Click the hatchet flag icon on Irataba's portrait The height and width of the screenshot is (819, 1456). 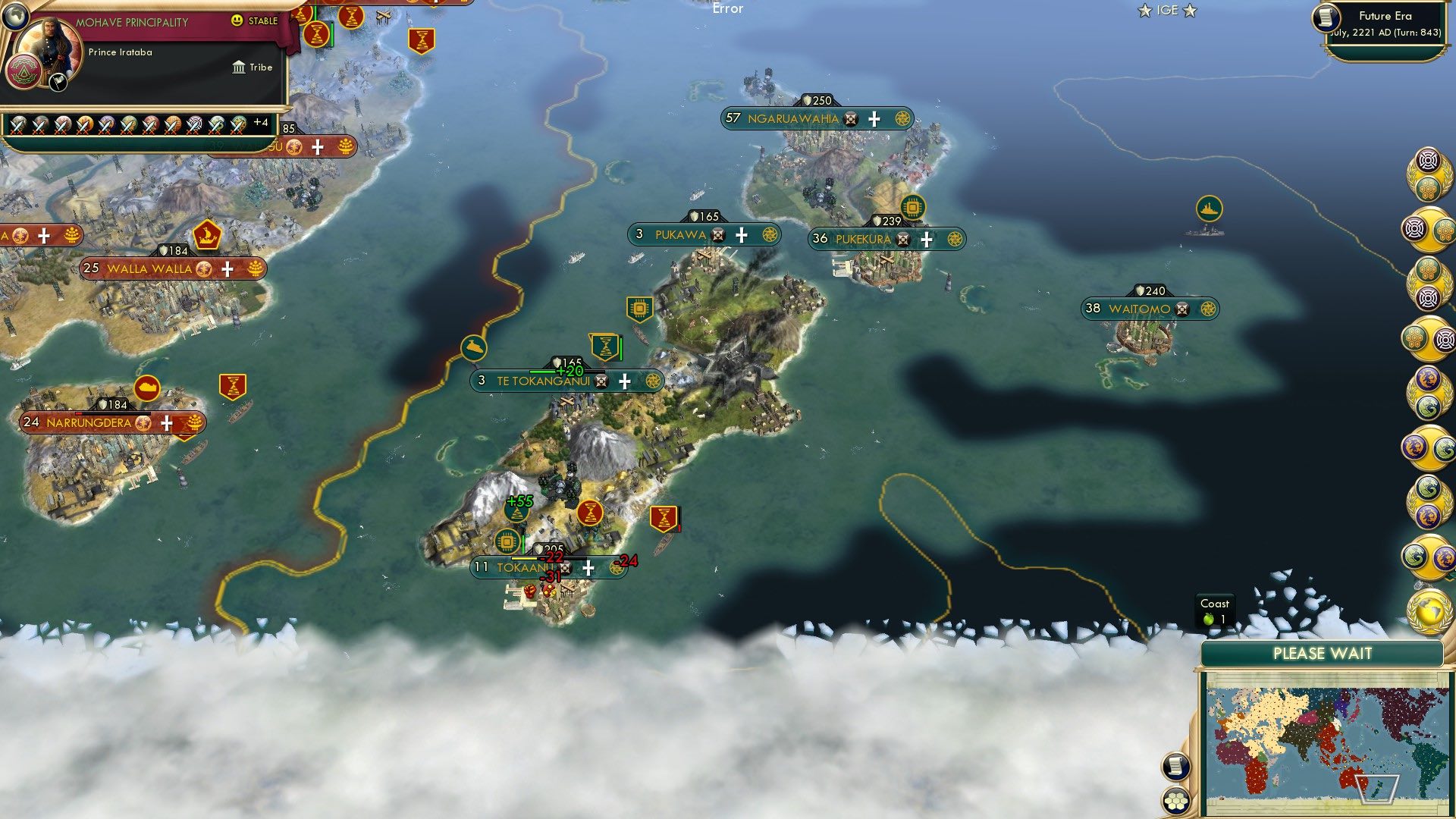point(57,82)
